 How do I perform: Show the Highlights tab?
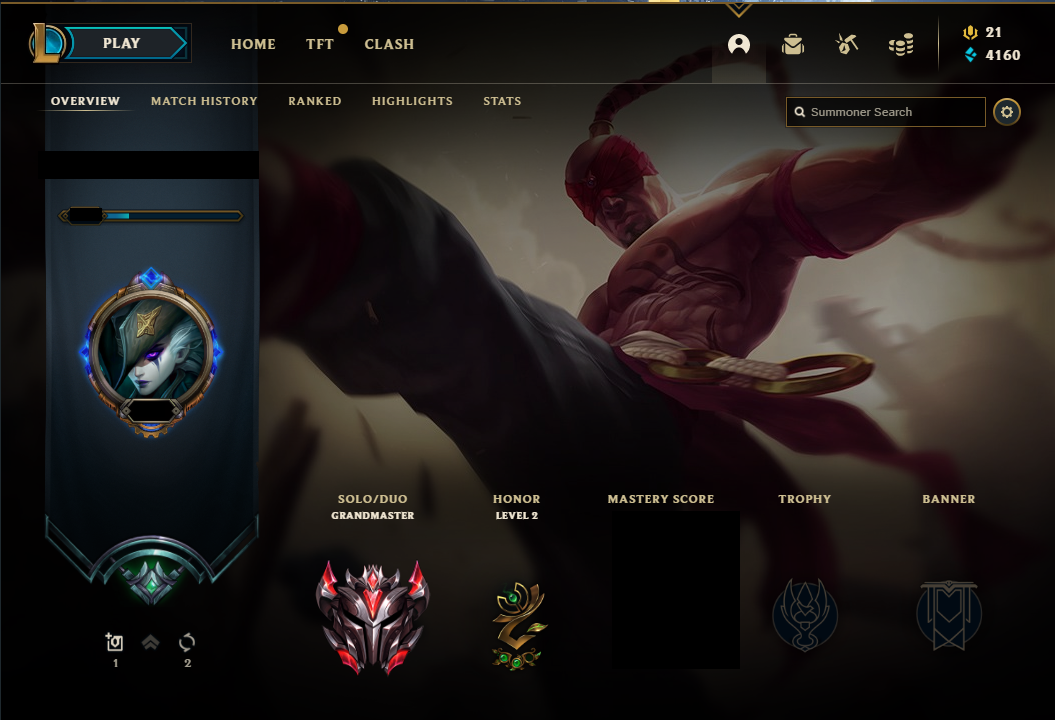pos(412,101)
